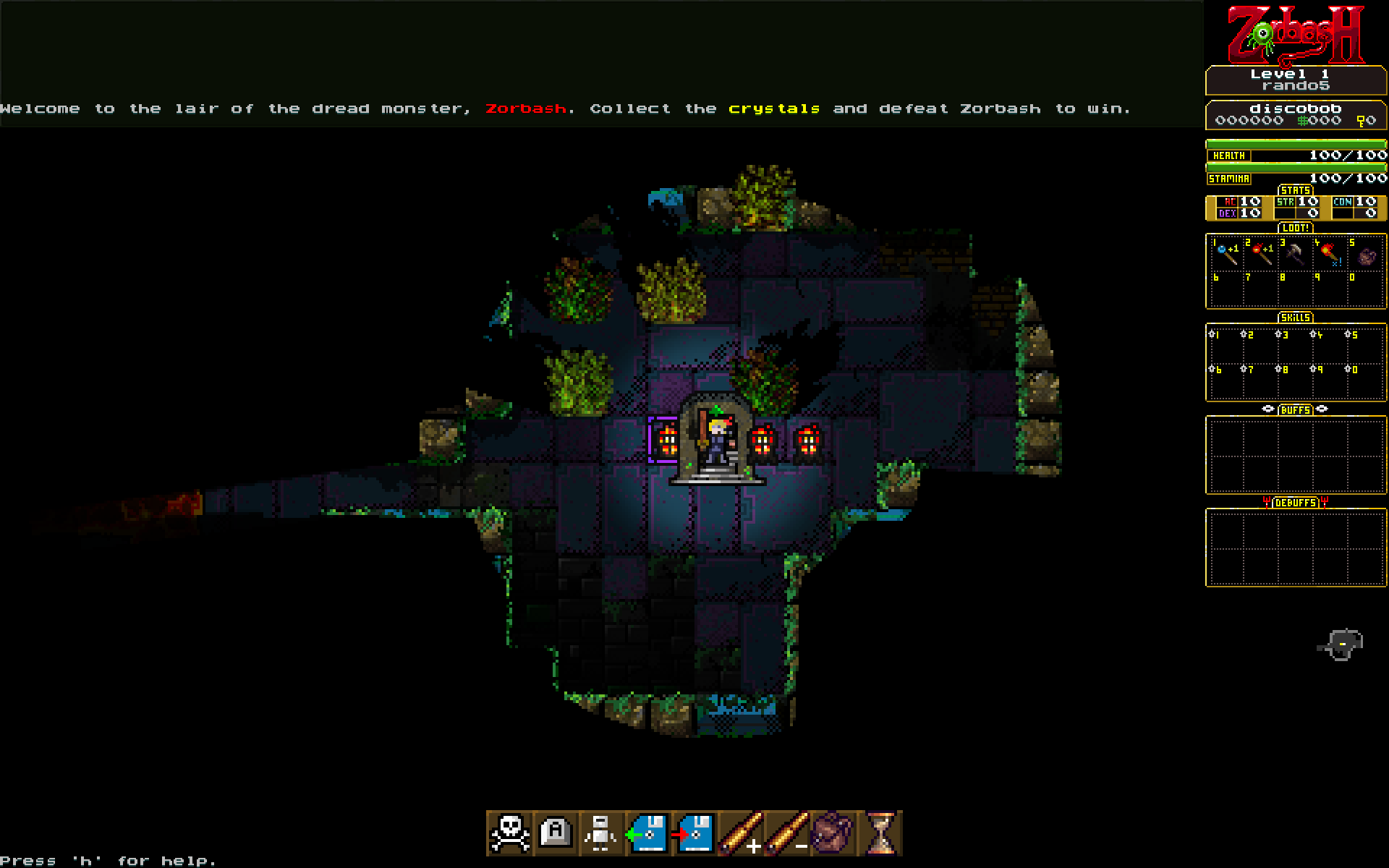Click the floppy disk with red arrow
Image resolution: width=1389 pixels, height=868 pixels.
tap(694, 833)
